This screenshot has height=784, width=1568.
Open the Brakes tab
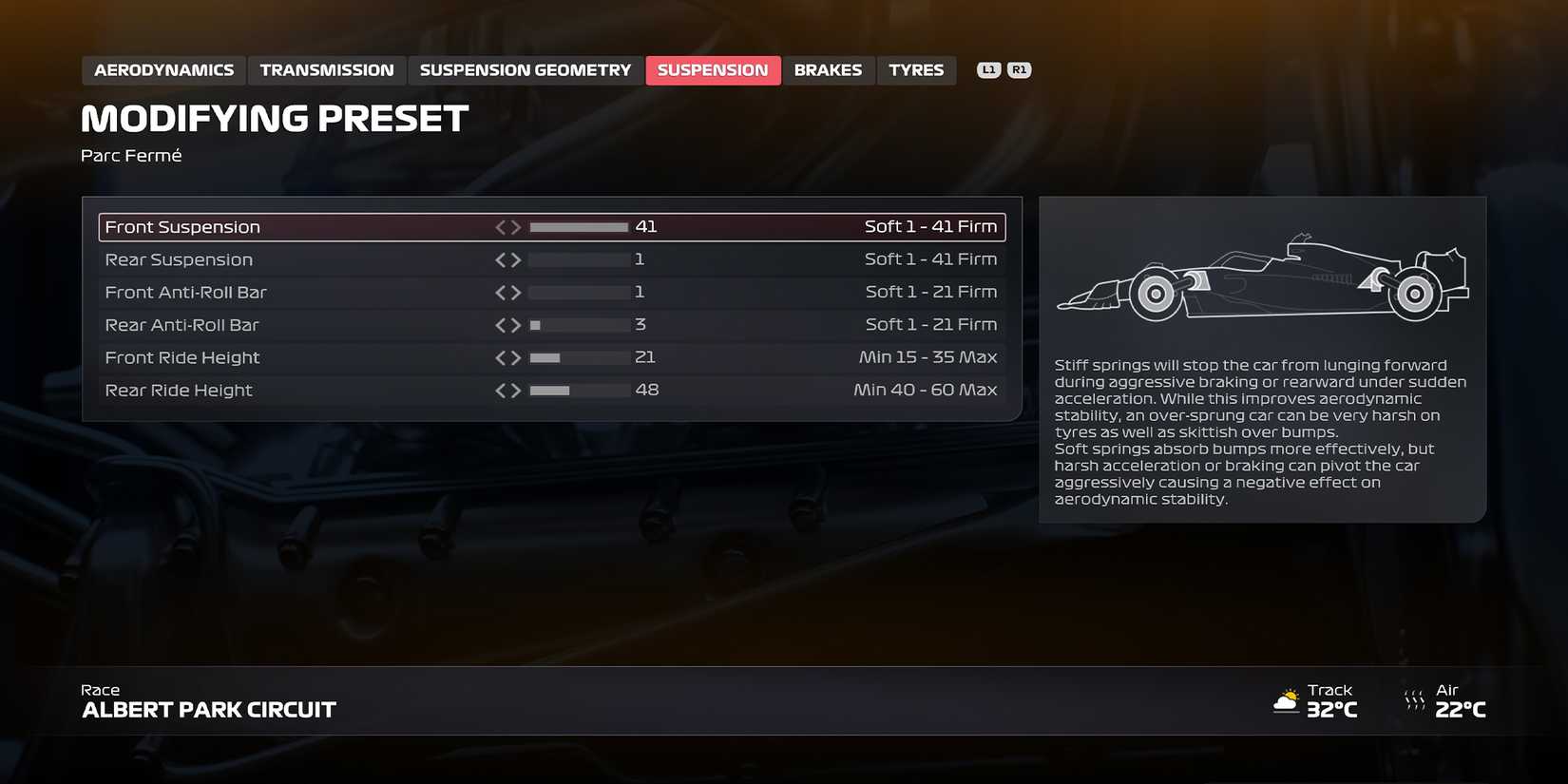click(x=828, y=69)
